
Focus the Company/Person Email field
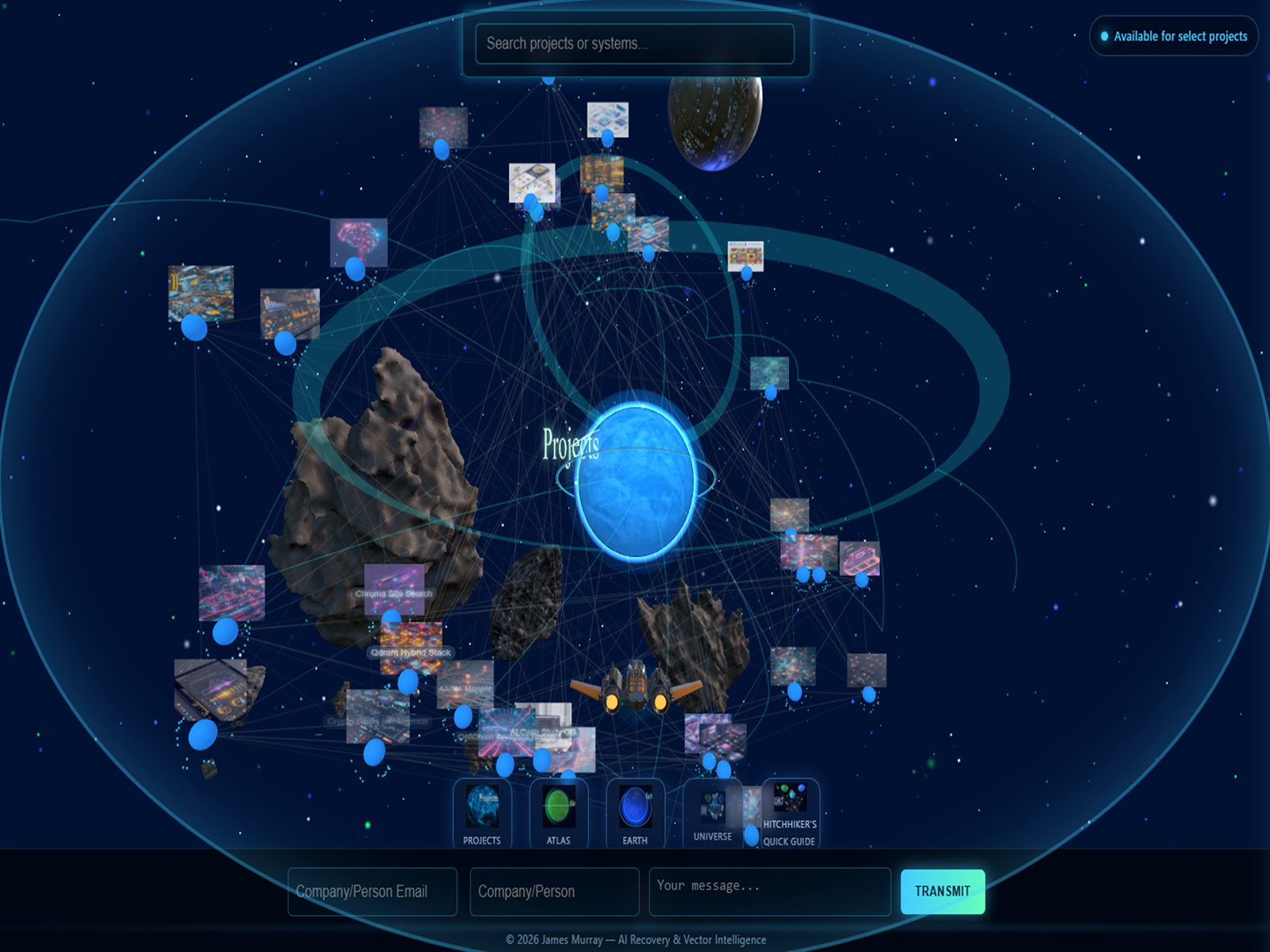(x=371, y=892)
